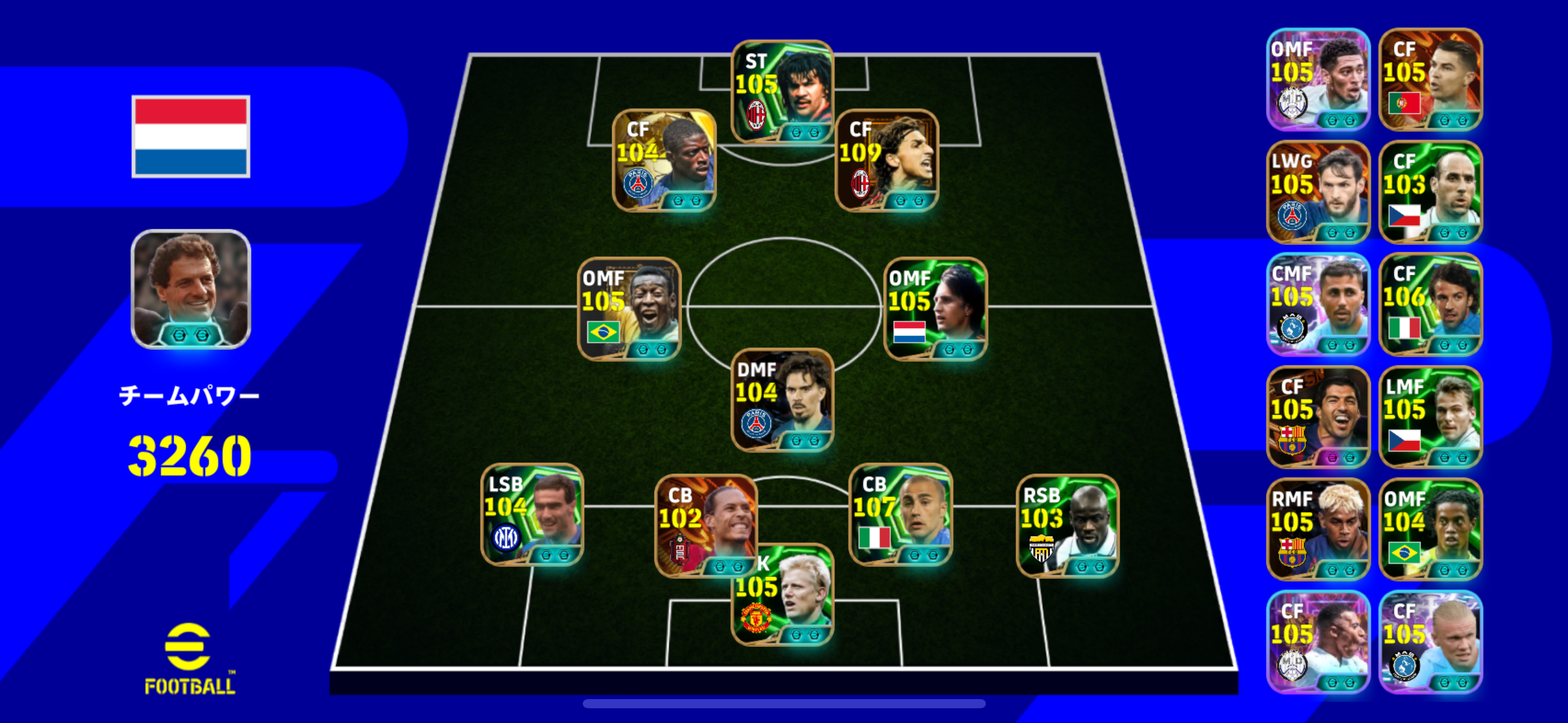Choose substitute OMF 104 Brazil card
The image size is (1568, 723).
pyautogui.click(x=1431, y=529)
